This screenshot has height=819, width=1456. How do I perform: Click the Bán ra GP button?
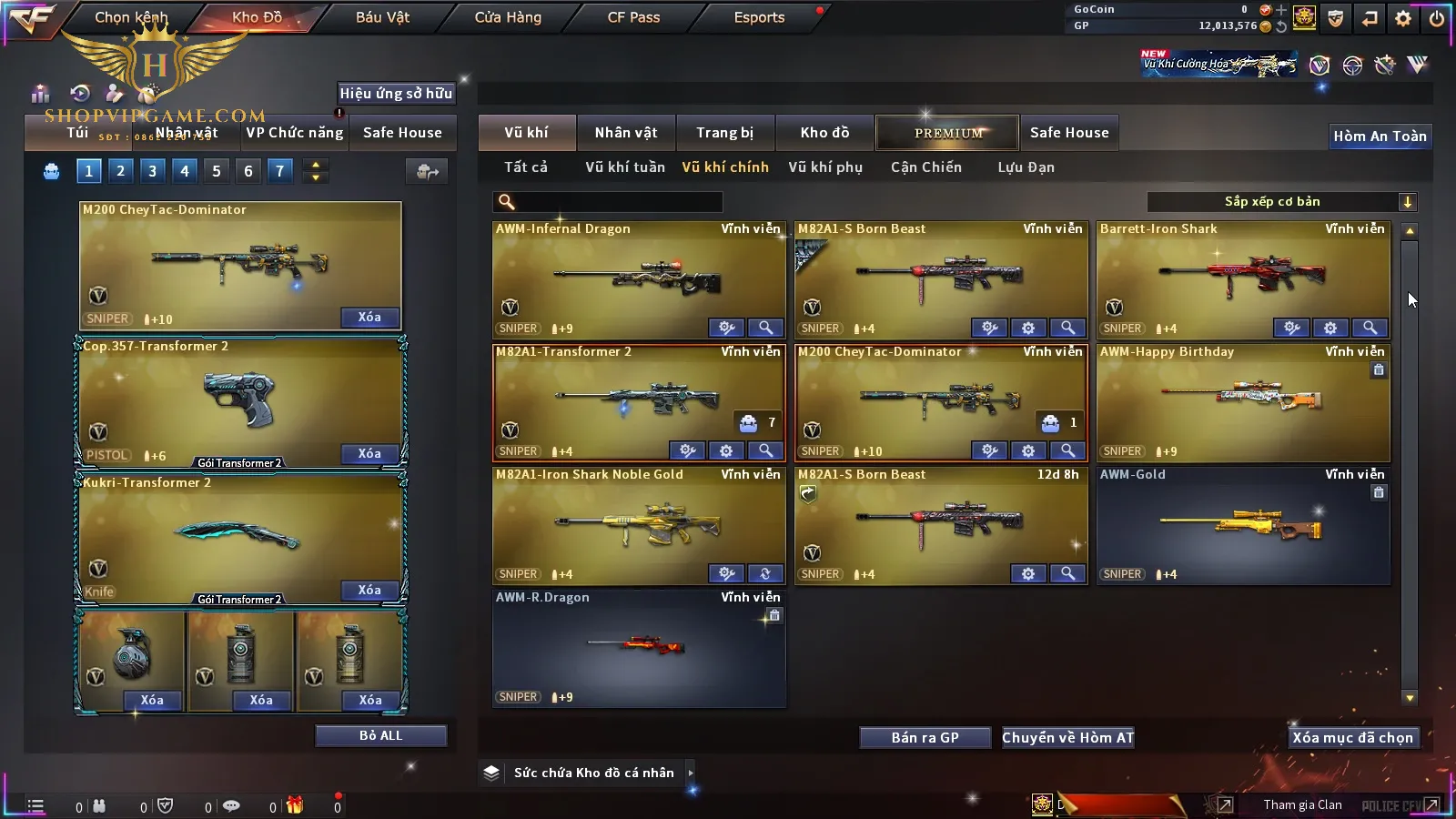click(x=925, y=738)
